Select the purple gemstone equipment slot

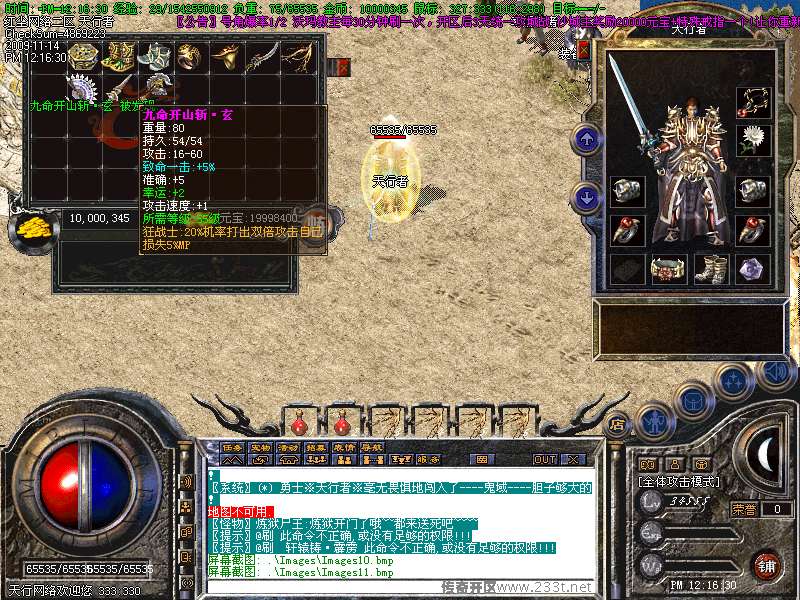753,269
